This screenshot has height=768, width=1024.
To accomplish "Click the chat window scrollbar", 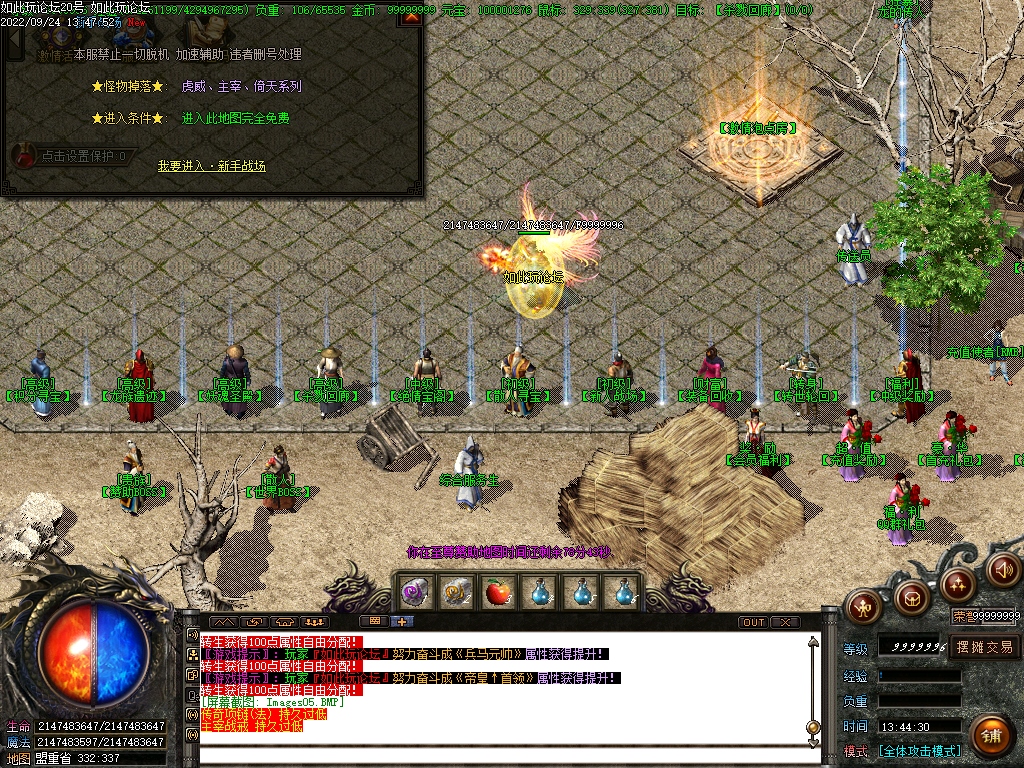I will pyautogui.click(x=813, y=690).
